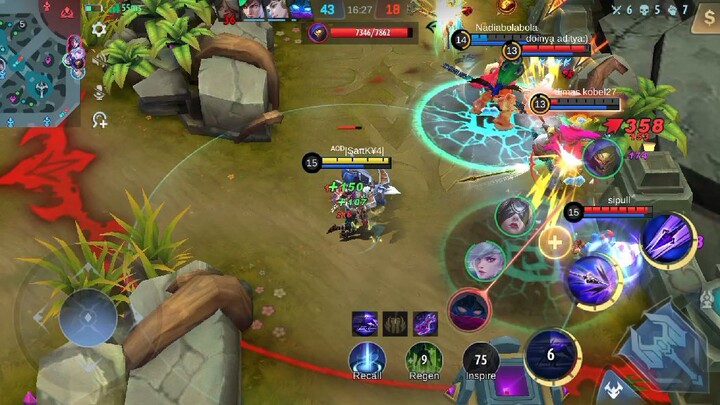This screenshot has width=720, height=405.
Task: Tap the movement joystick knob
Action: pos(88,318)
